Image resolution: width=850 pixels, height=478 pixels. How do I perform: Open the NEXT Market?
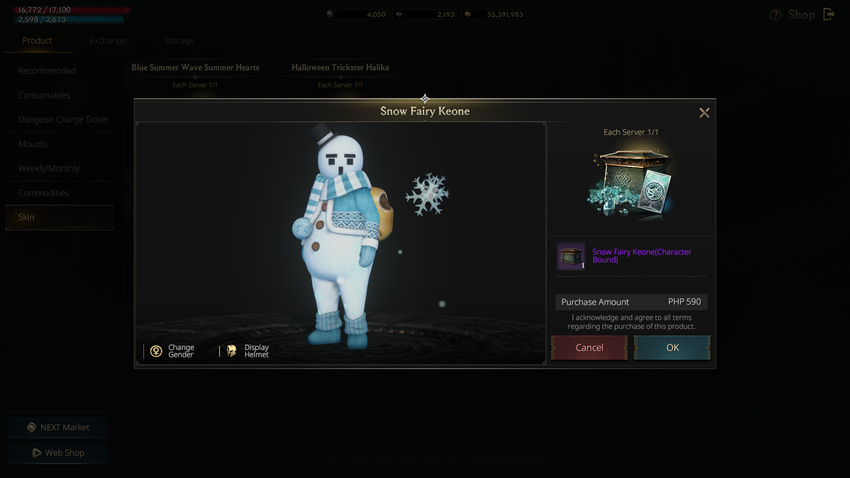pyautogui.click(x=58, y=427)
